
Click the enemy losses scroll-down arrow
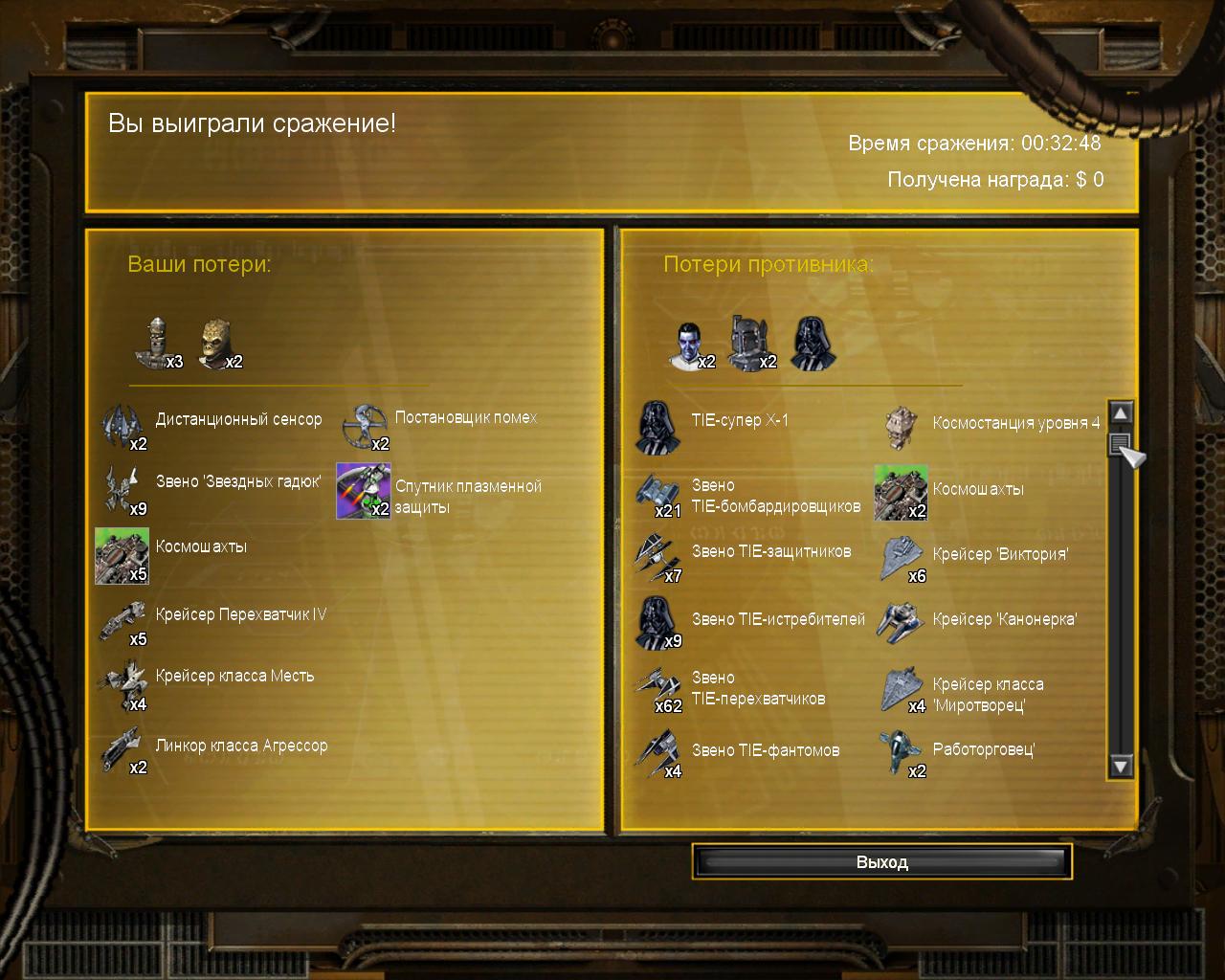(x=1121, y=765)
